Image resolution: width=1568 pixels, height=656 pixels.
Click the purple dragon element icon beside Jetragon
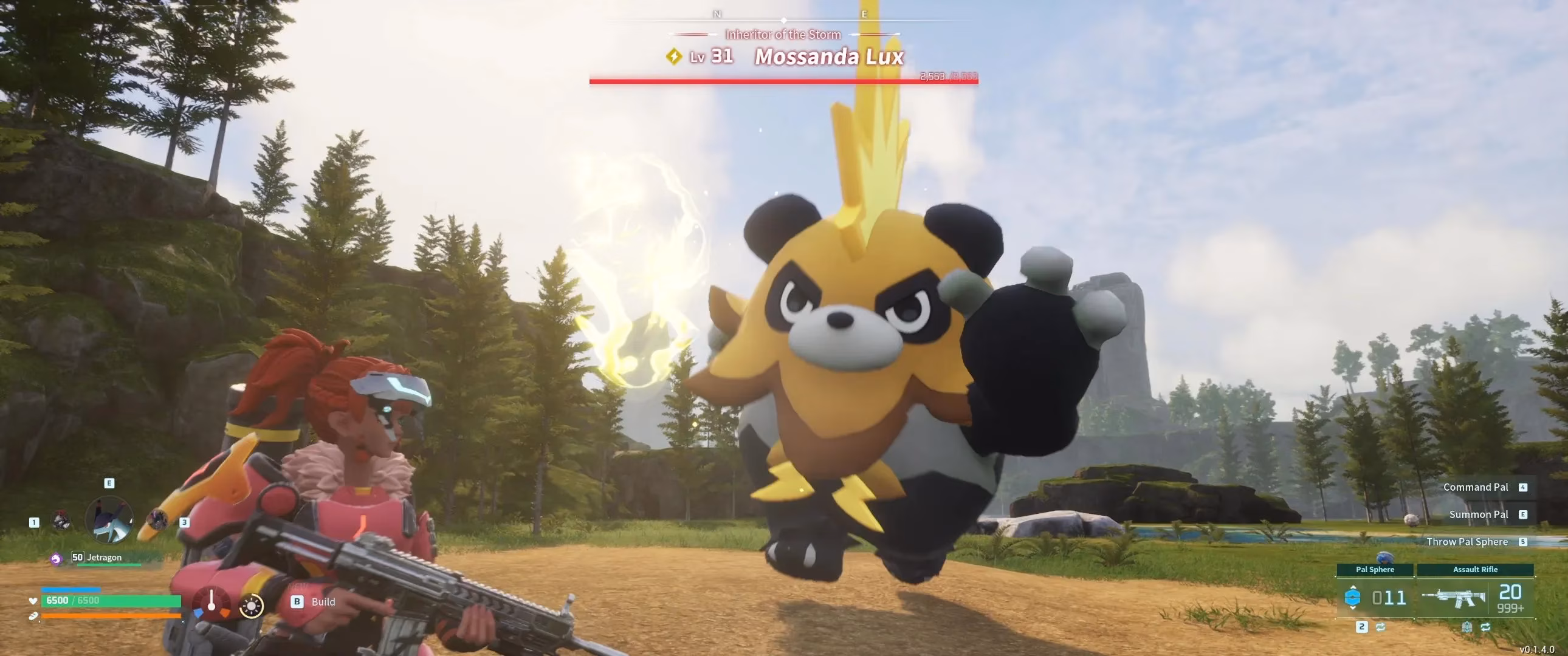tap(56, 558)
